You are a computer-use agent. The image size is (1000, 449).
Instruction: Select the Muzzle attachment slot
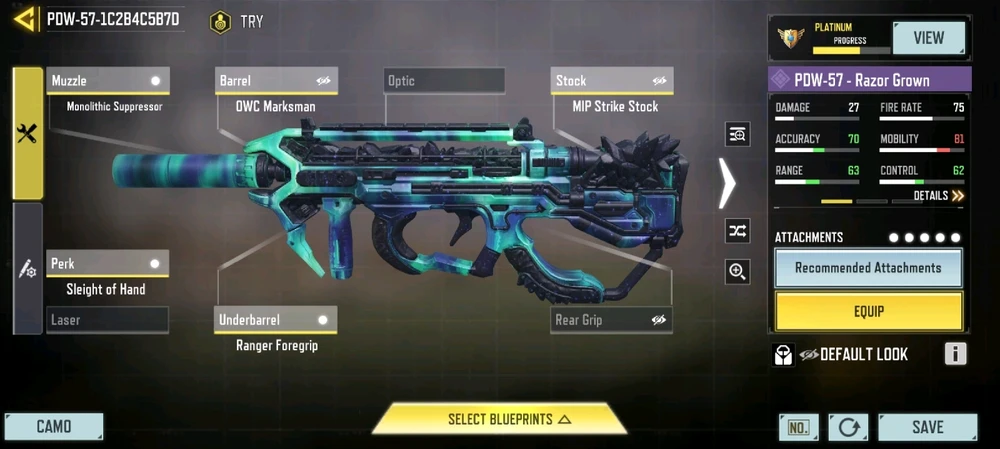point(108,80)
